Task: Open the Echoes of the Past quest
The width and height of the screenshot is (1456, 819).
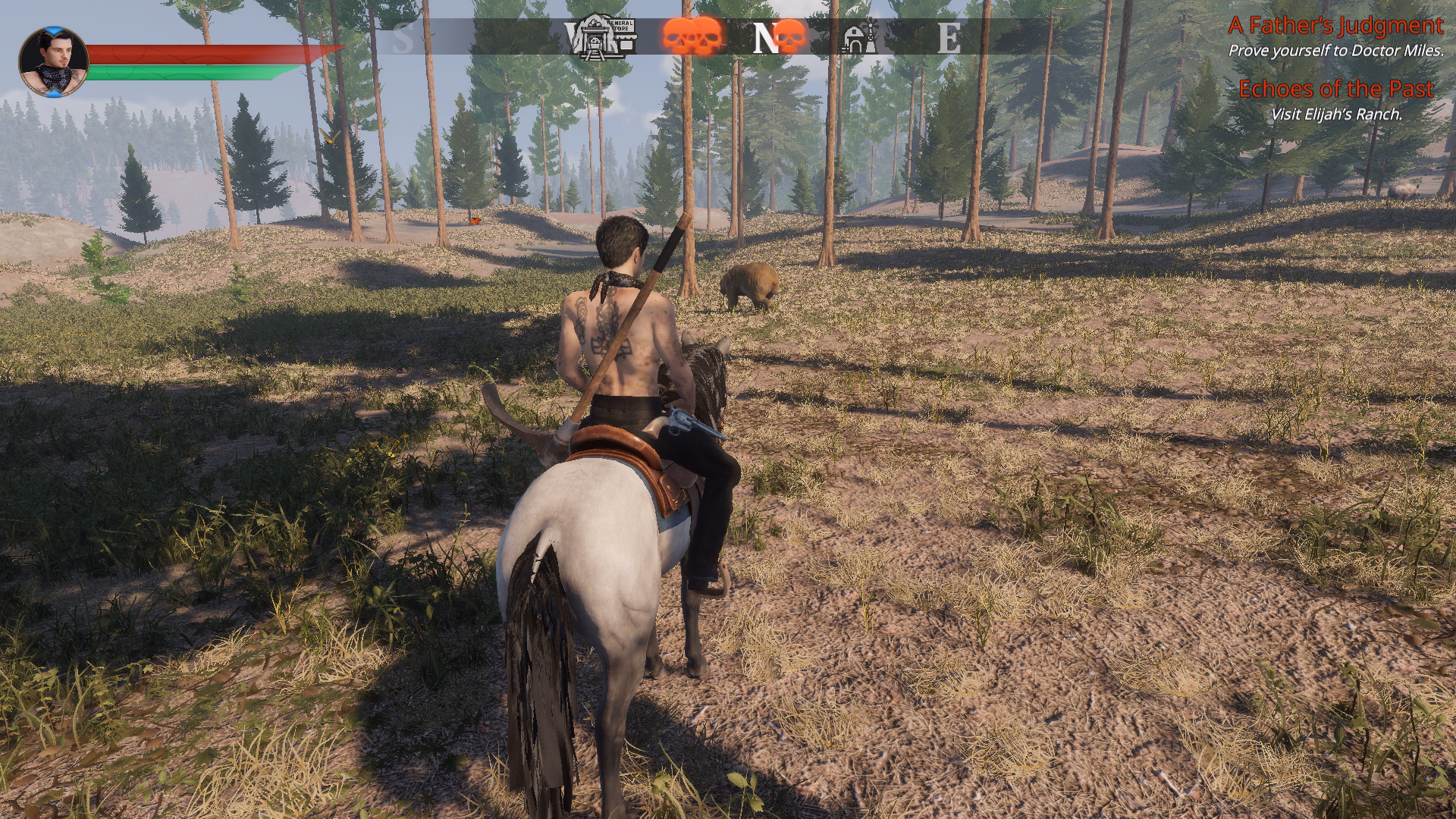Action: coord(1335,89)
